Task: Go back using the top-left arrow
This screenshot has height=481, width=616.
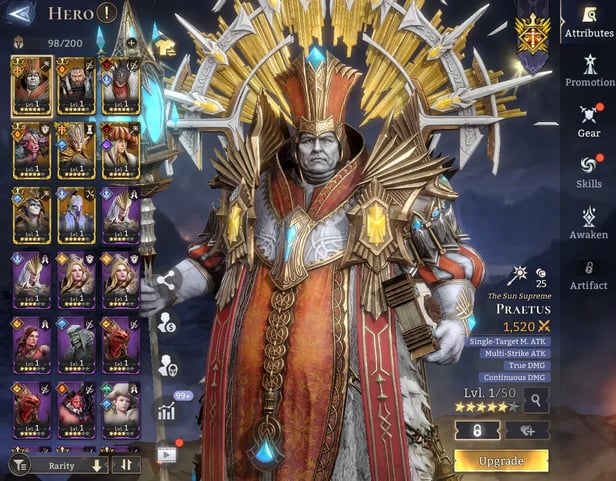Action: 20,13
